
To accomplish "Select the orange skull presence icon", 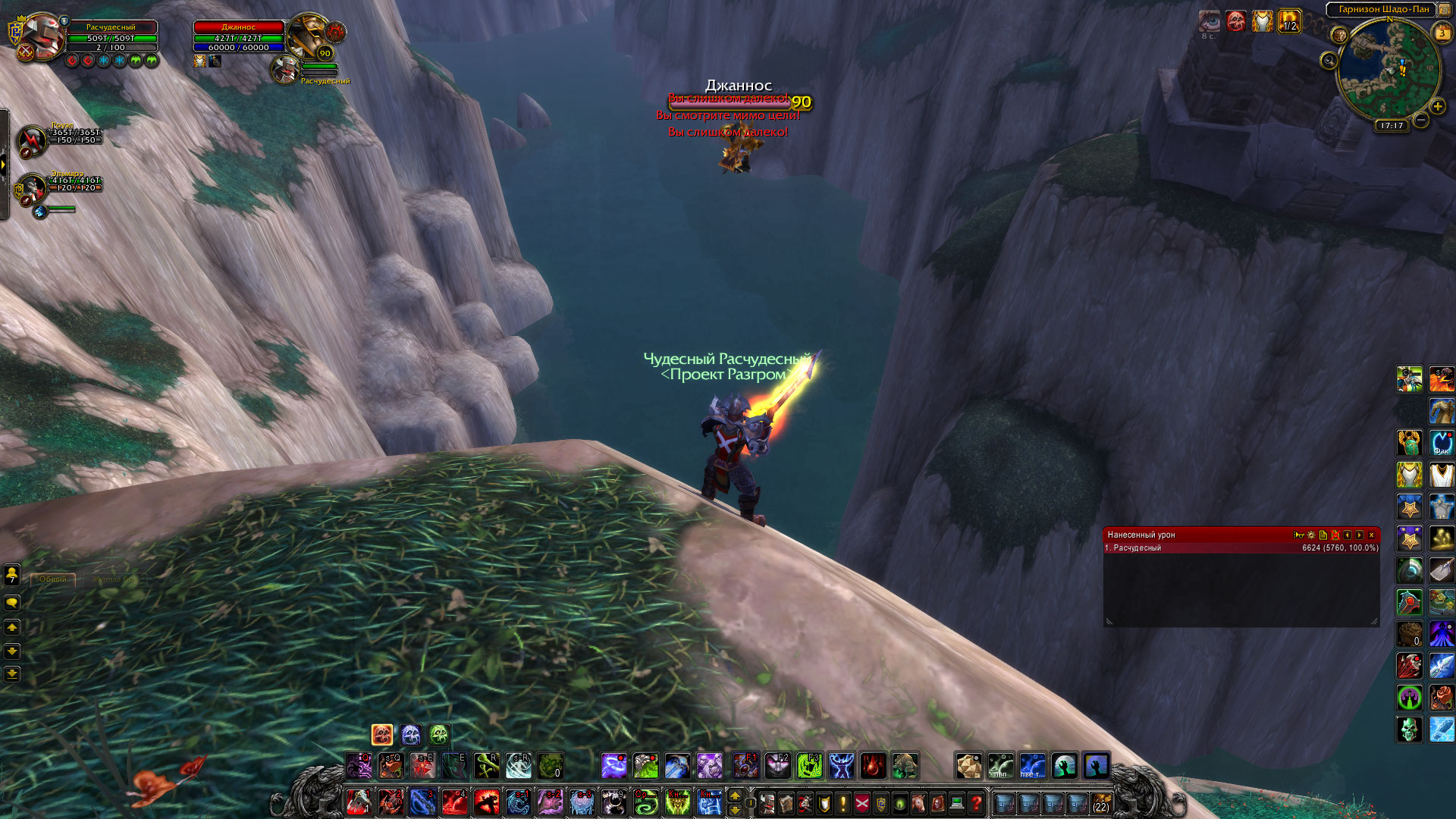I will click(382, 734).
